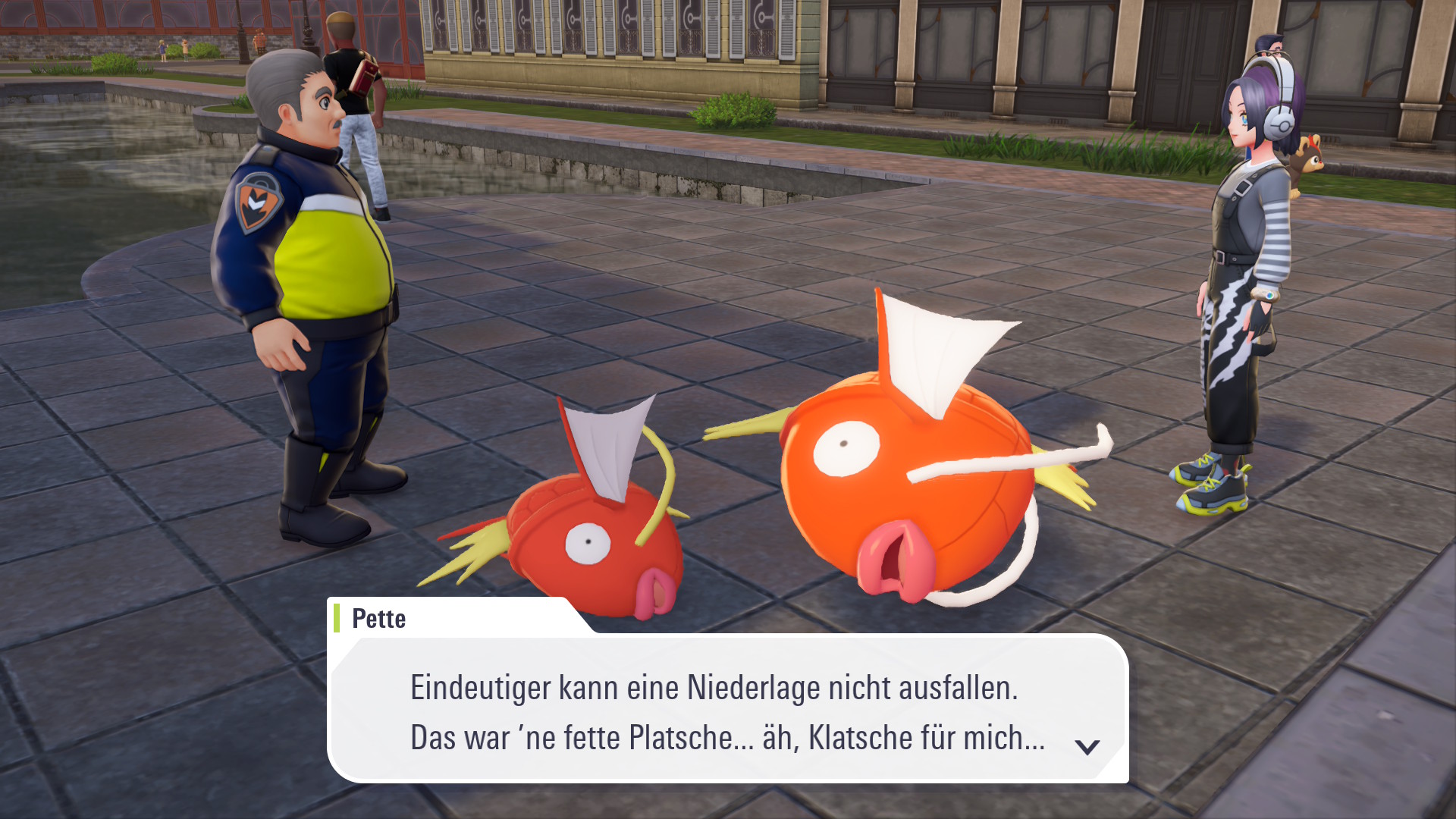Advance dialogue with the down arrow indicator

(1087, 747)
